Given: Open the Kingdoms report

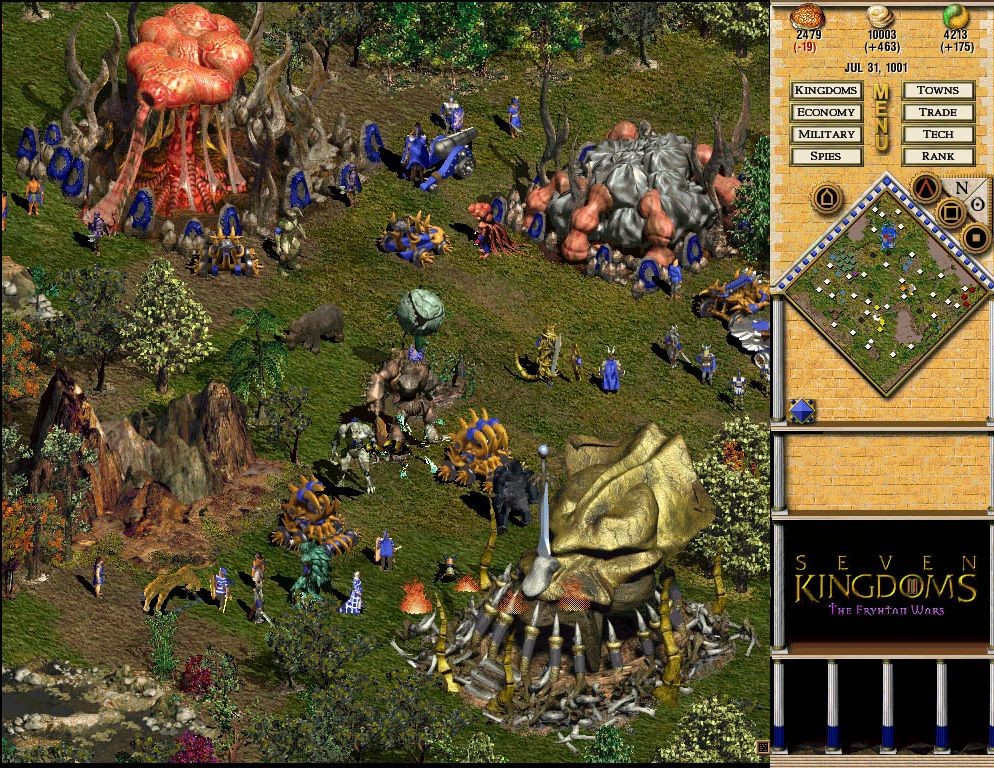Looking at the screenshot, I should (x=826, y=91).
